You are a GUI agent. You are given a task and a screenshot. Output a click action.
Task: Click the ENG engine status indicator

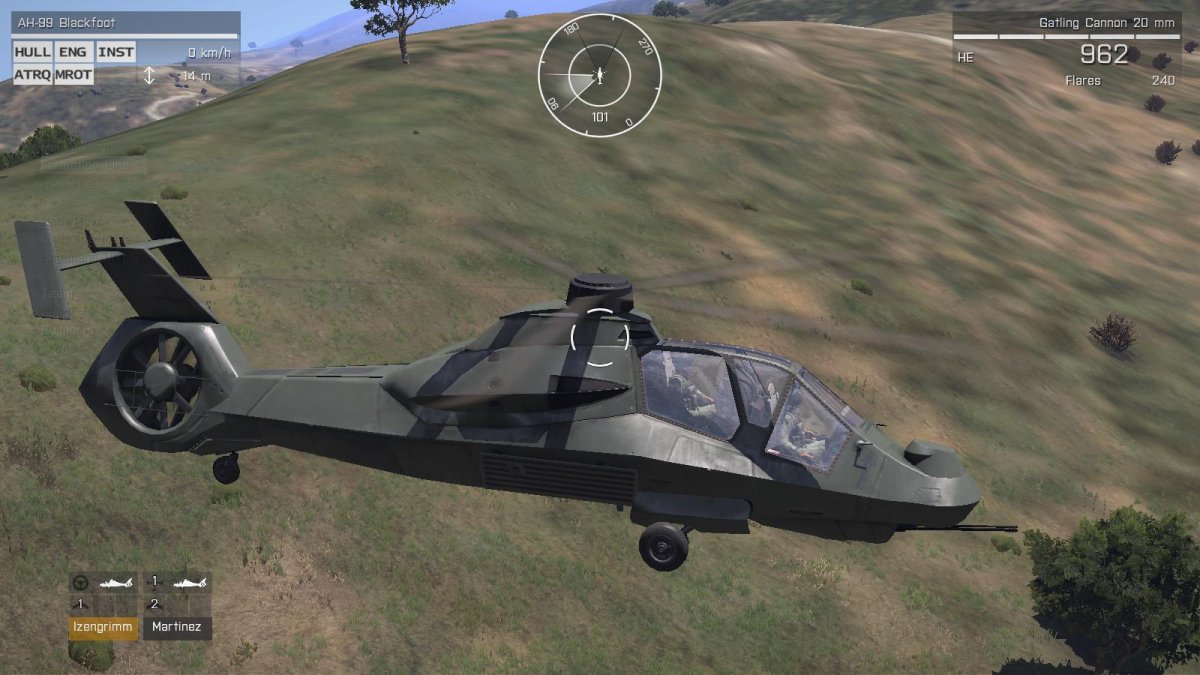point(73,53)
